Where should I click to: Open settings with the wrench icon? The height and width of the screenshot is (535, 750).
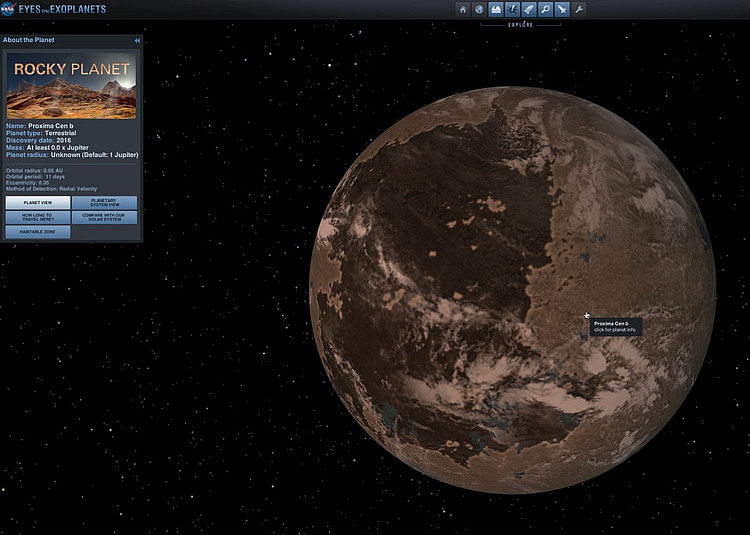click(579, 9)
